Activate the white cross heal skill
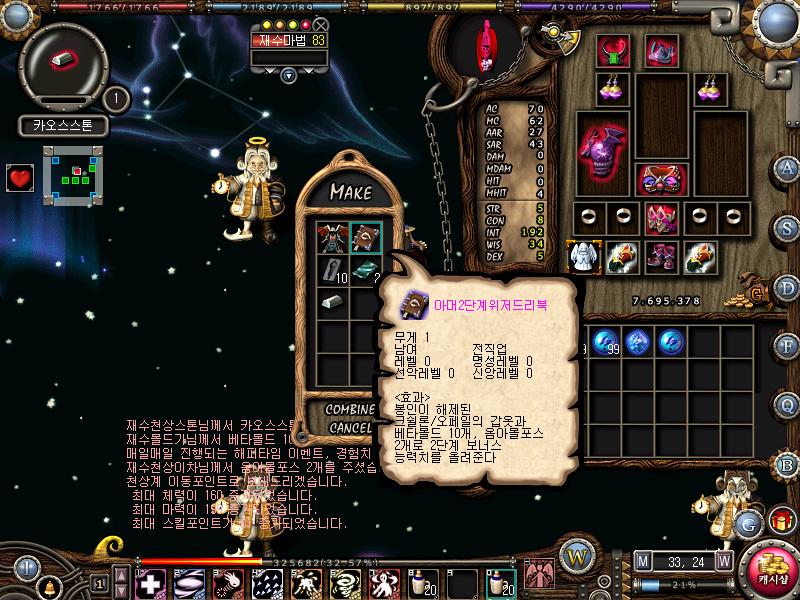Image resolution: width=800 pixels, height=600 pixels. point(150,583)
